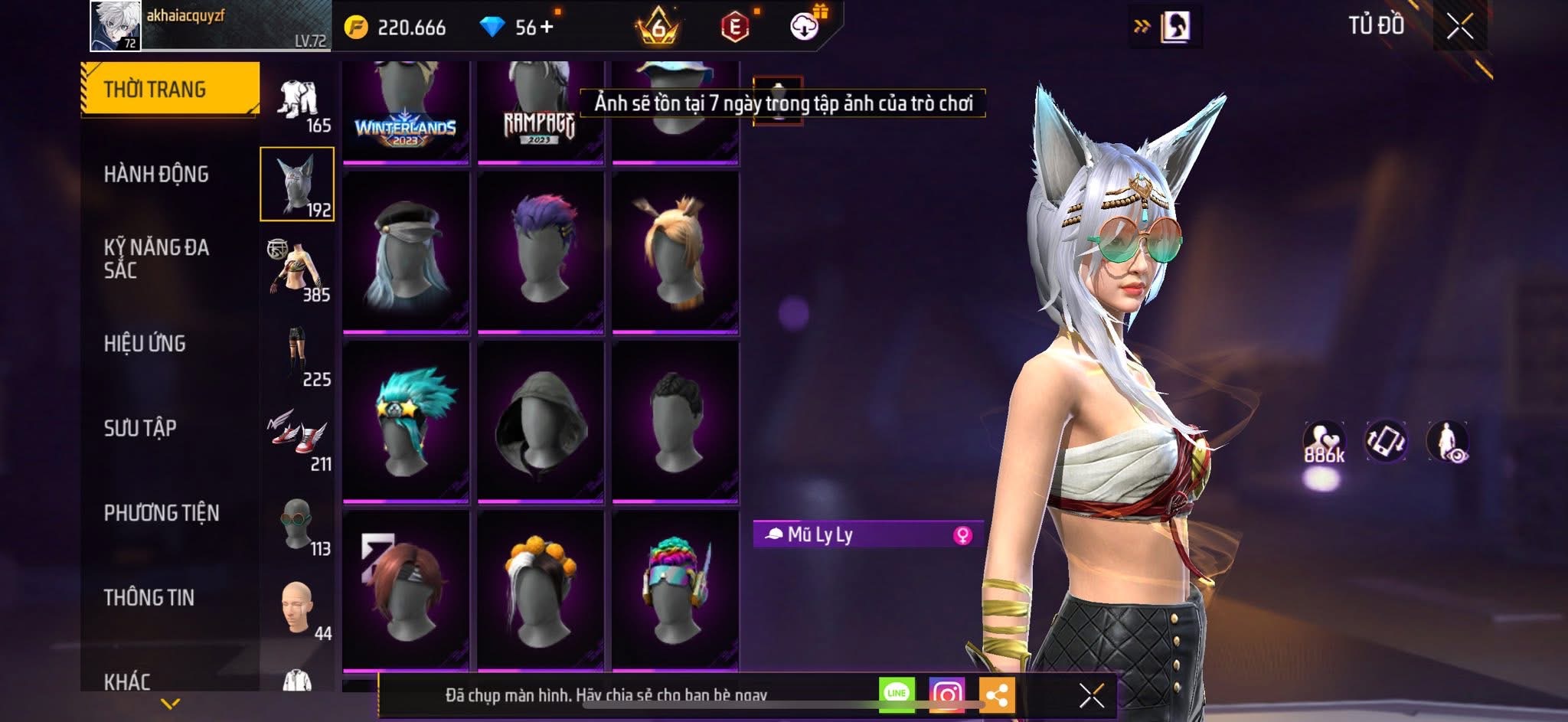Share screenshot via LINE
This screenshot has width=1568, height=722.
pyautogui.click(x=897, y=694)
